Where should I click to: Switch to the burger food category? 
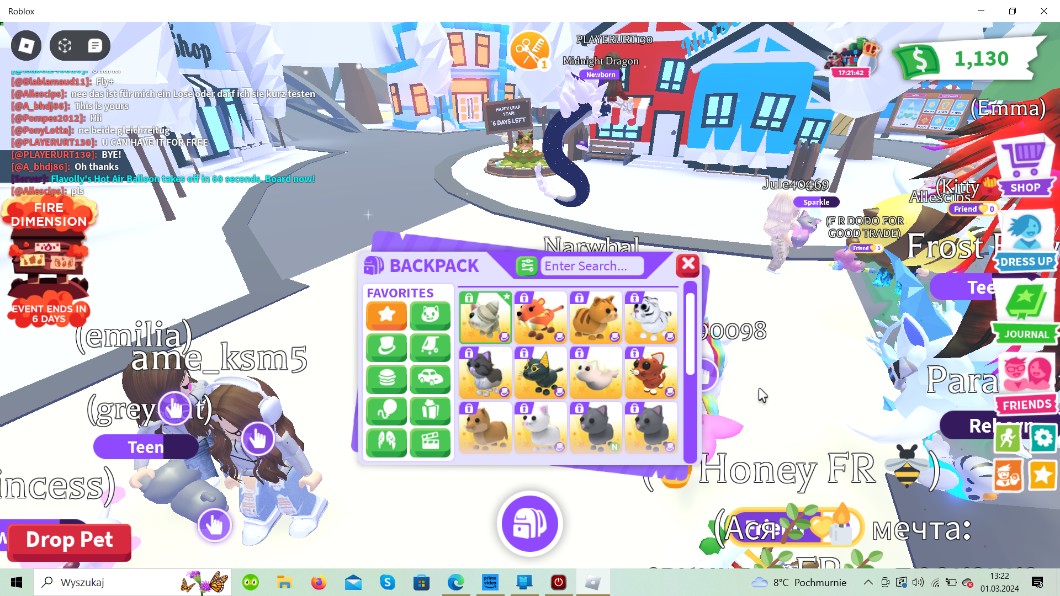(386, 380)
